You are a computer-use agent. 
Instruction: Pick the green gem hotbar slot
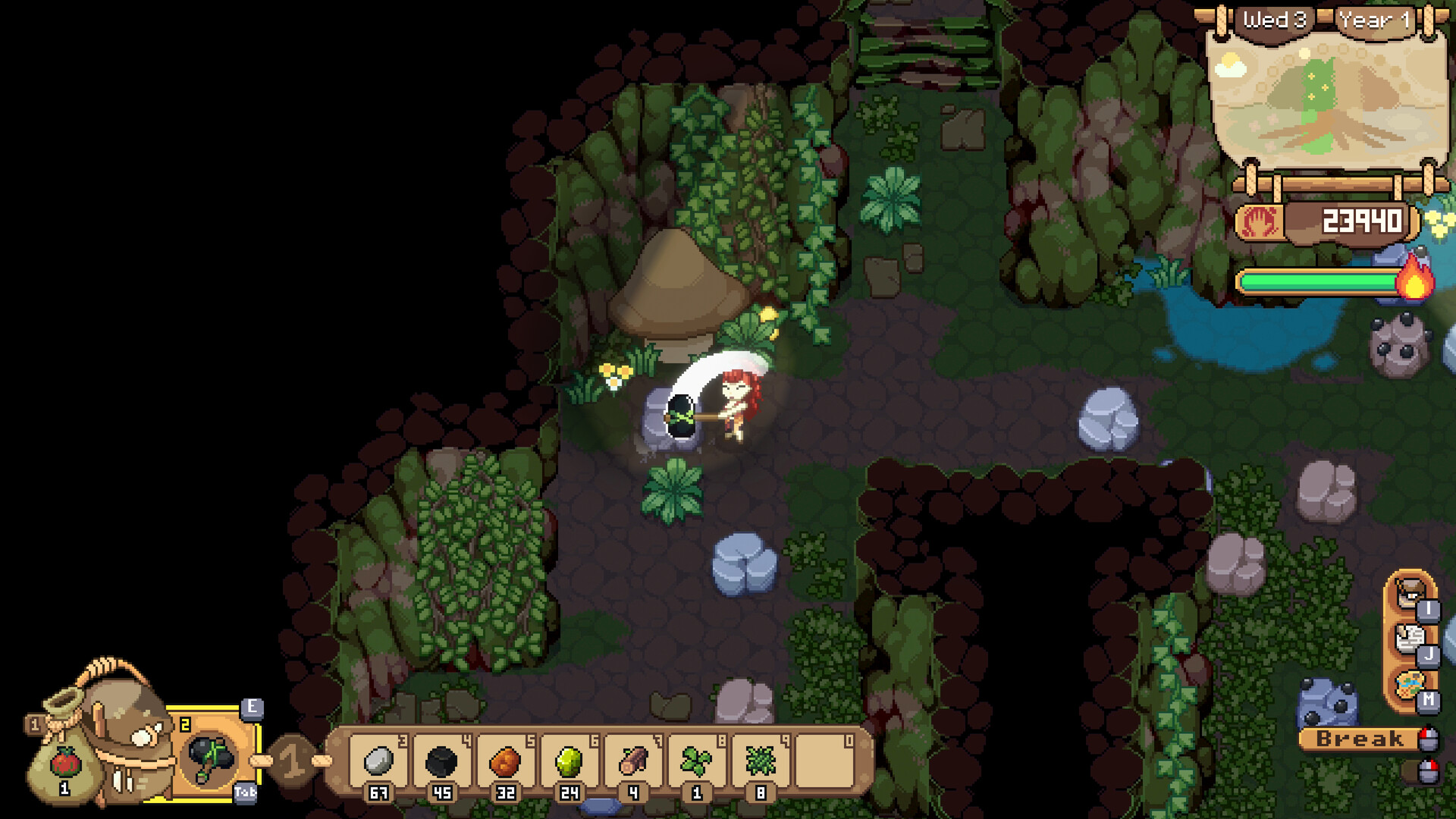[569, 761]
